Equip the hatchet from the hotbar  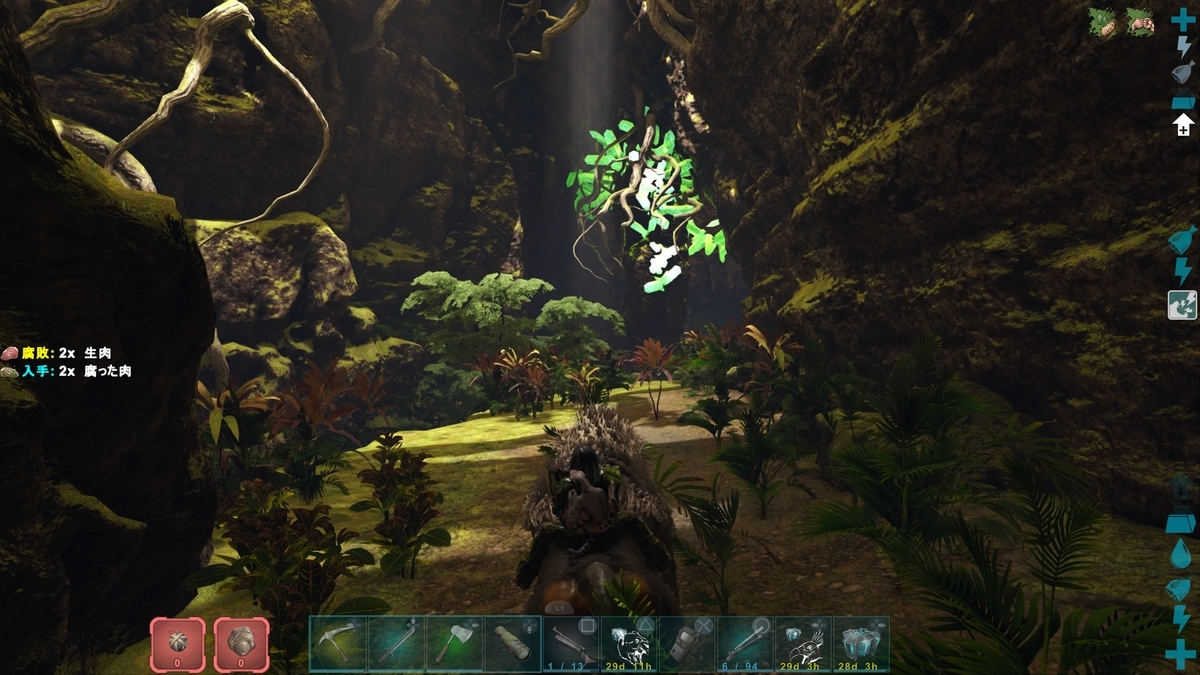454,643
